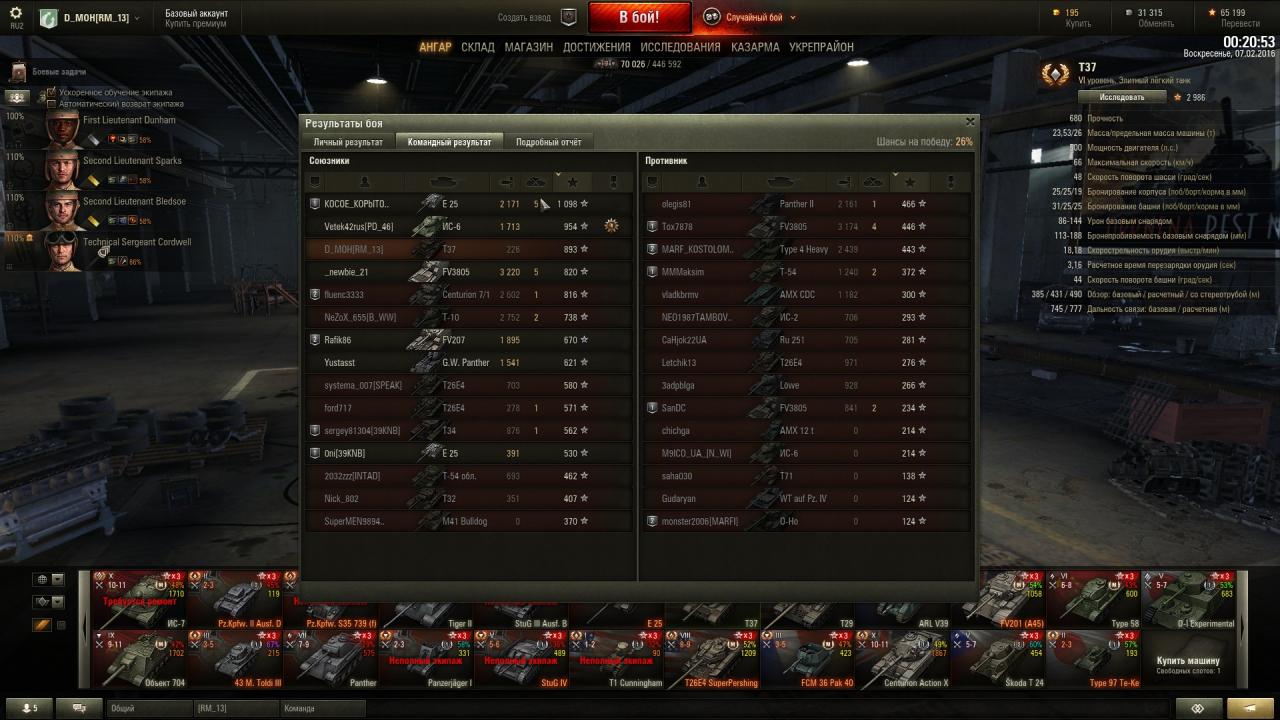Screen dimensions: 1280x720
Task: Toggle Ускоренное обучение экипажа checkbox
Action: [52, 93]
